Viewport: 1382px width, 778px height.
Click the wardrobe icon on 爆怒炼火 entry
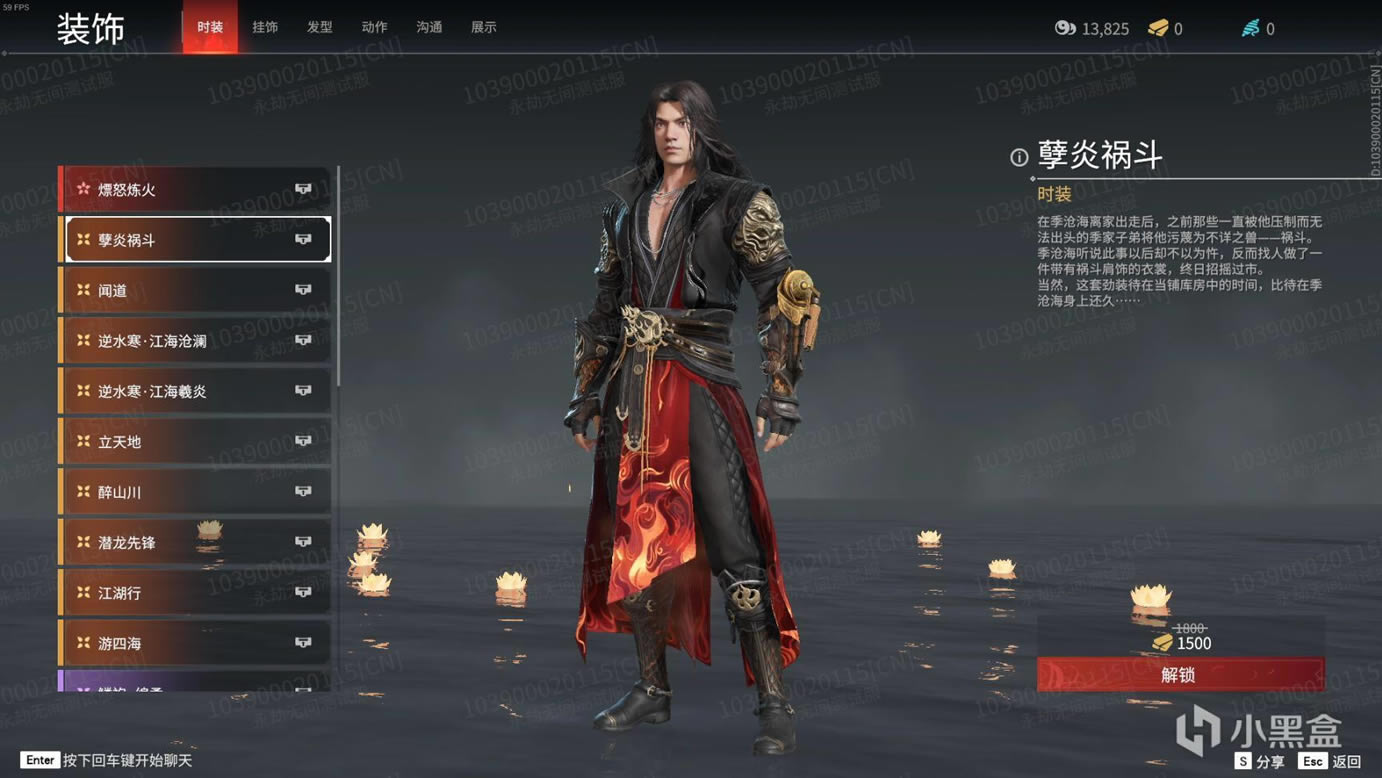[x=303, y=188]
